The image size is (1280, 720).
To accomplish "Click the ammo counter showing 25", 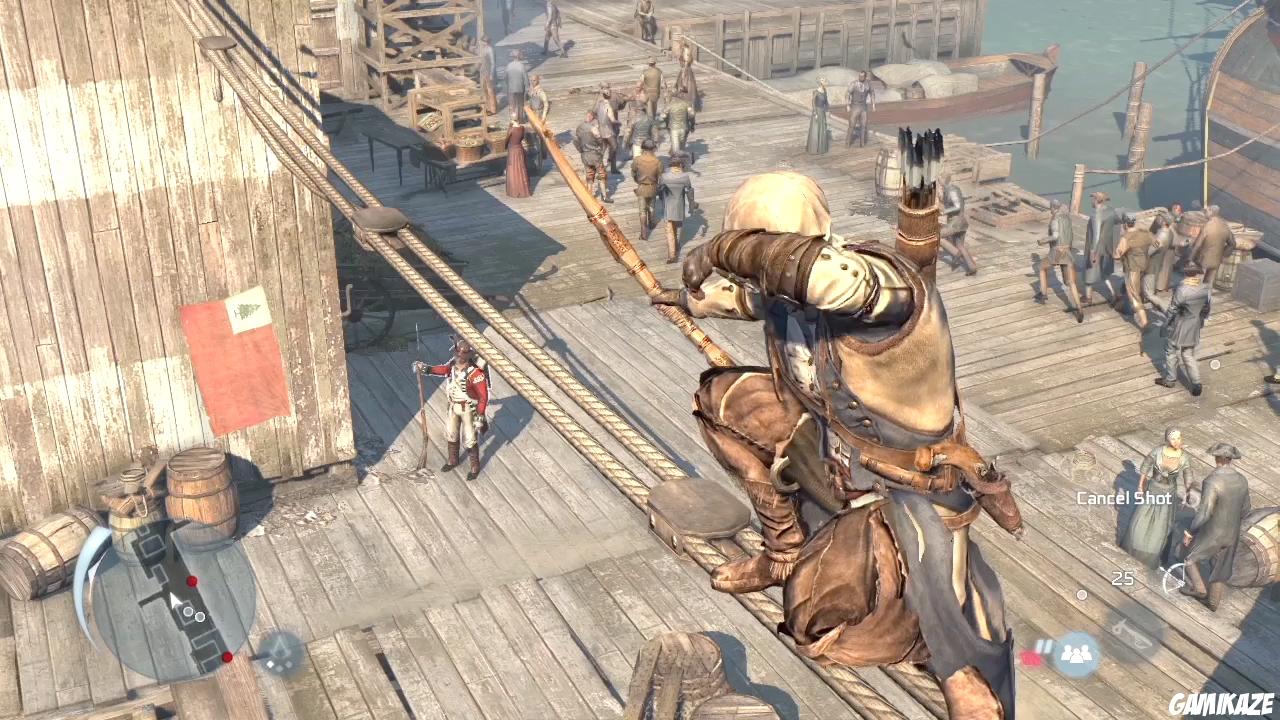I will [x=1122, y=577].
